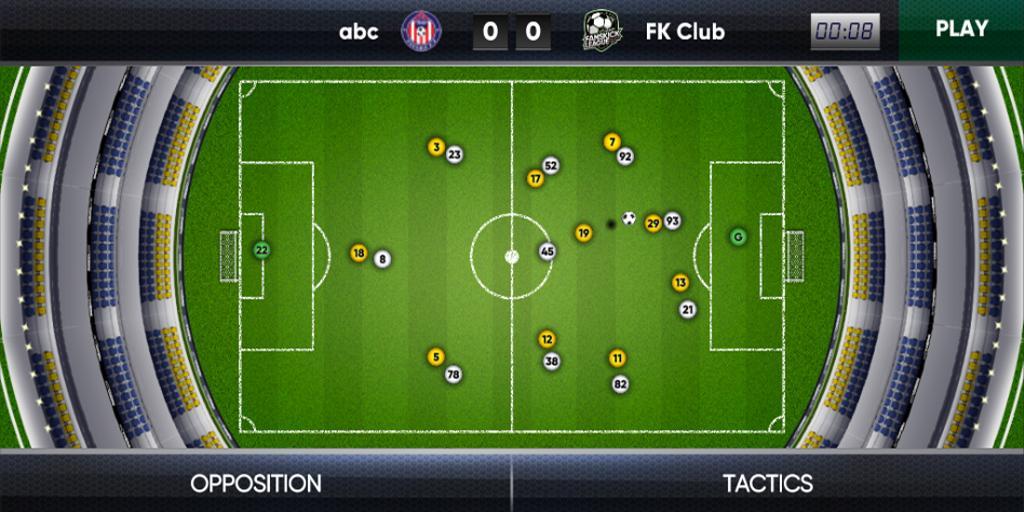Open the TACTICS panel
This screenshot has height=512, width=1024.
click(x=768, y=484)
